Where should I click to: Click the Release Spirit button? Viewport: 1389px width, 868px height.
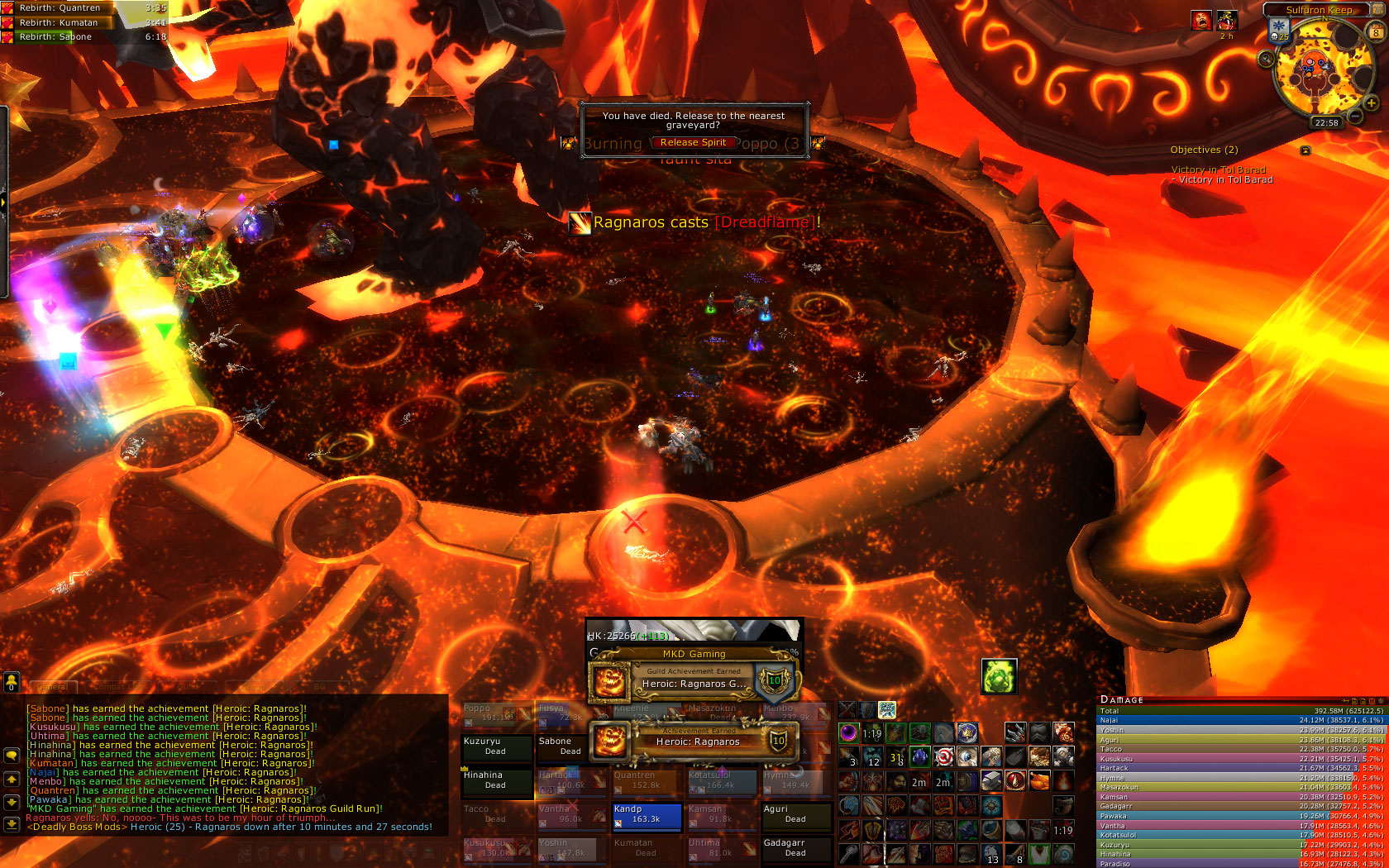[x=693, y=142]
